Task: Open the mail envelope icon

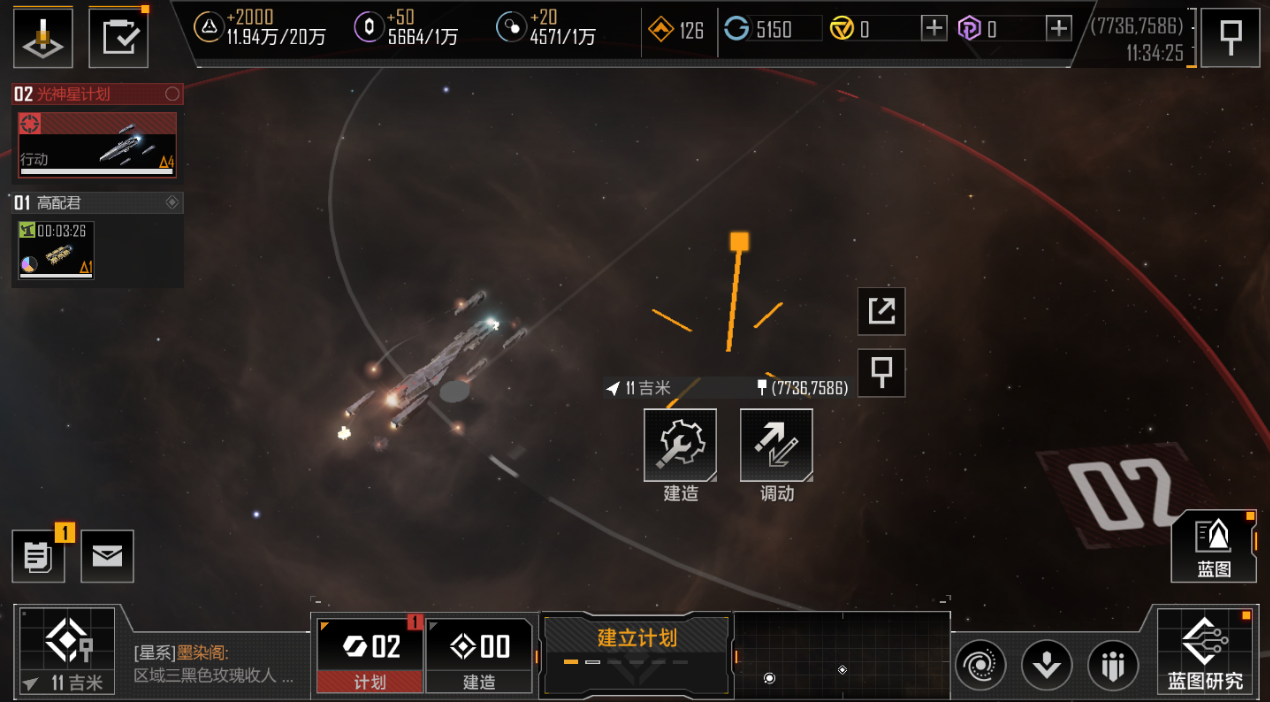Action: pyautogui.click(x=107, y=557)
